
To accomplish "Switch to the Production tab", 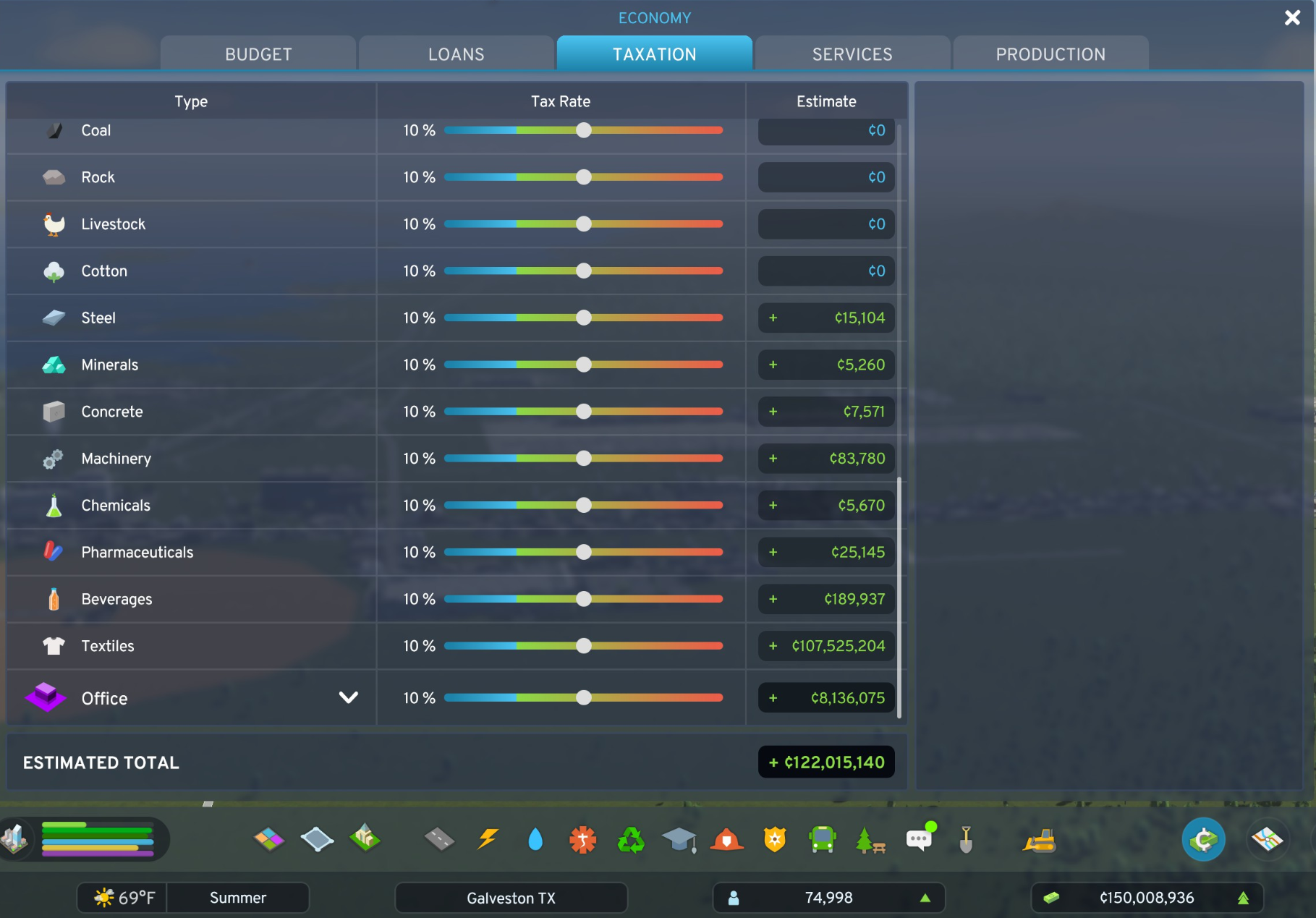I will click(1050, 54).
